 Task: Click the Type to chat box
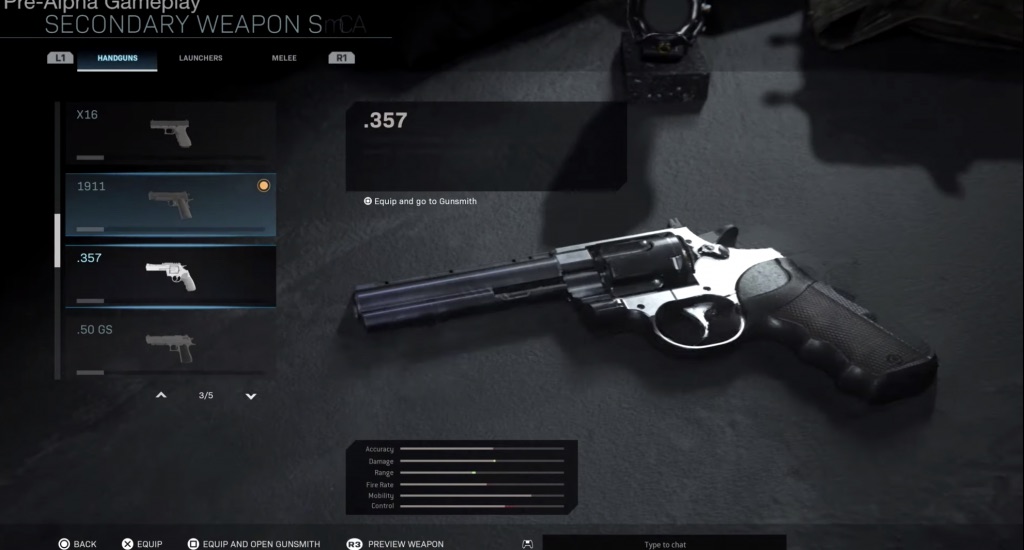[664, 544]
